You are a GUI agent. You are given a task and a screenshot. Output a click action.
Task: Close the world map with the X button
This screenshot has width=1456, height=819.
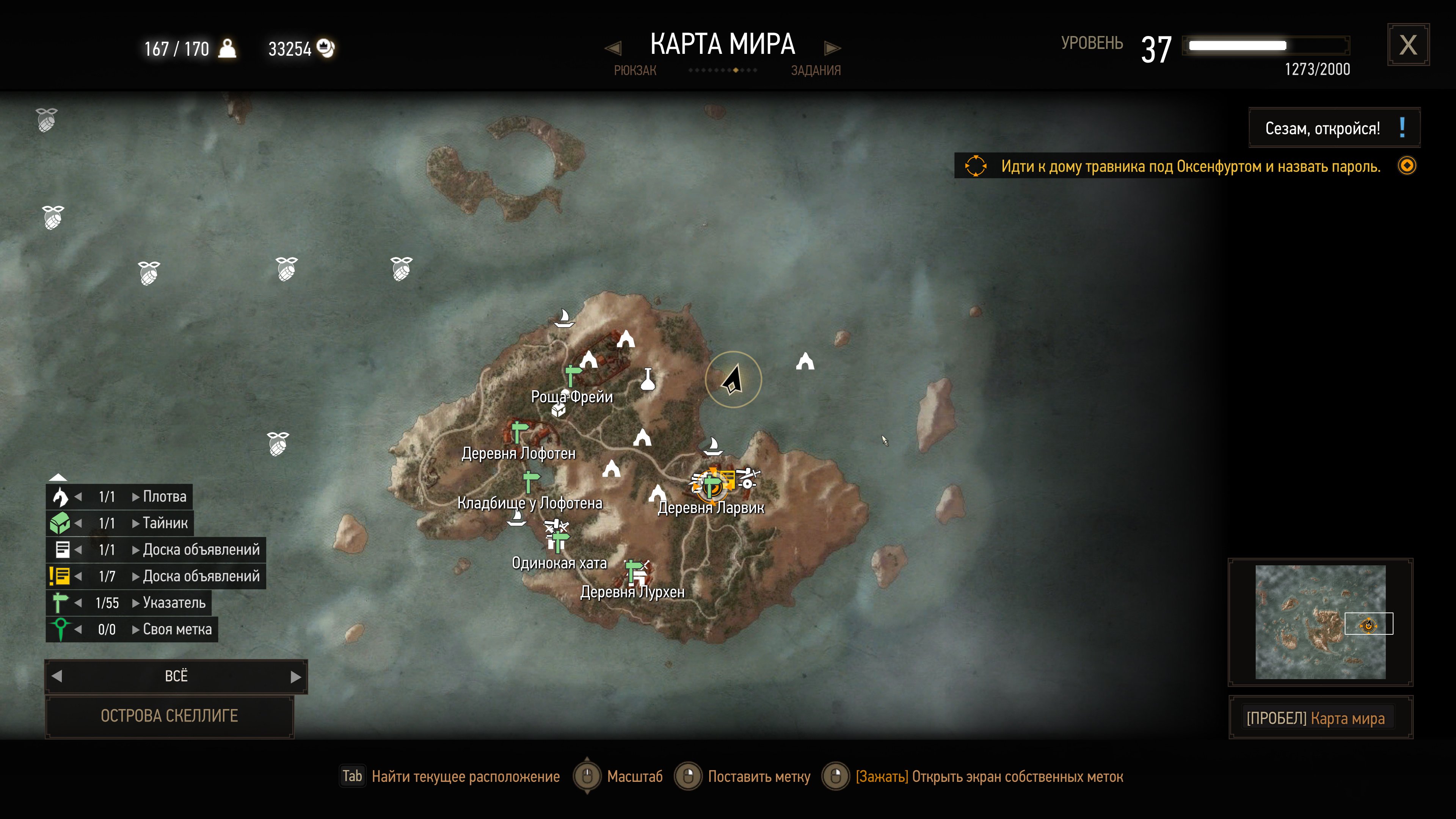1407,45
